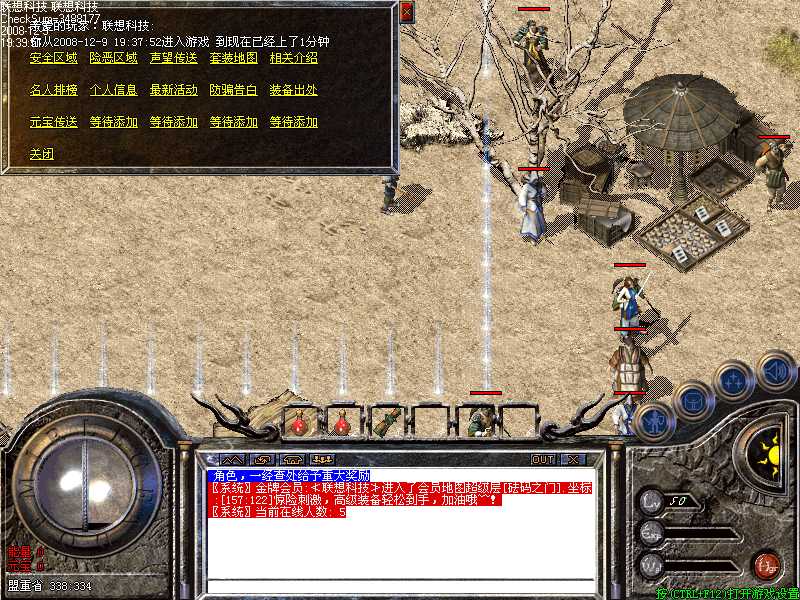Open the 套装地图 set map link

pos(233,58)
